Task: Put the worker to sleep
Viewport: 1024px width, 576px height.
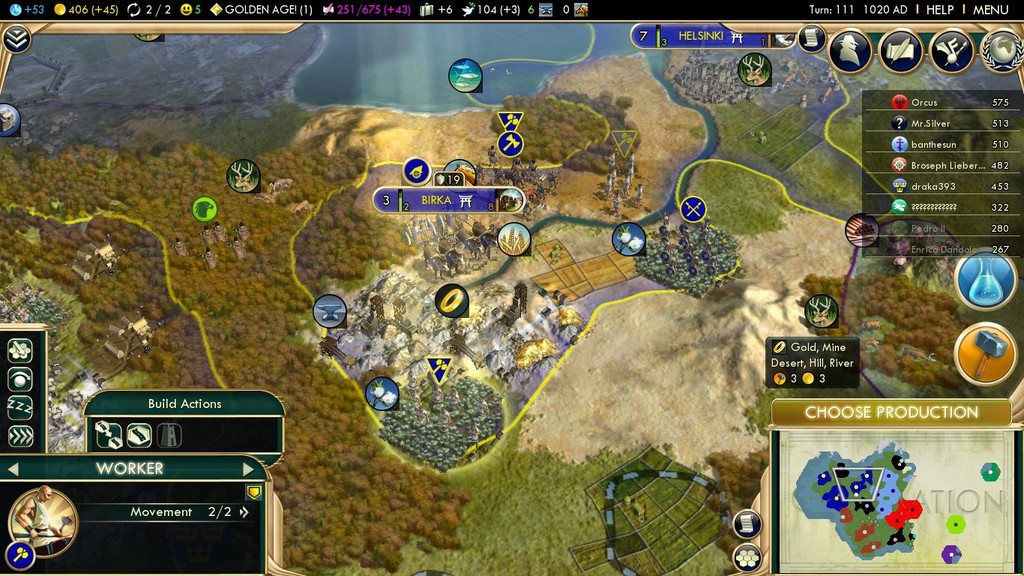Action: [20, 407]
